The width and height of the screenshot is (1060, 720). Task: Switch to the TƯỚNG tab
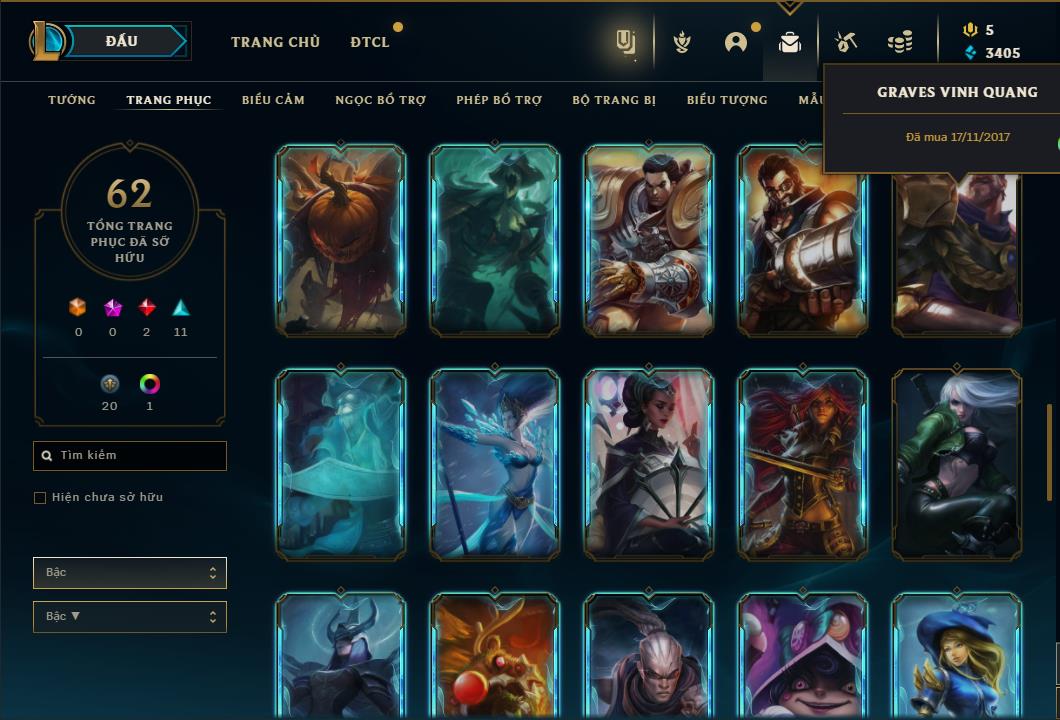(x=72, y=100)
